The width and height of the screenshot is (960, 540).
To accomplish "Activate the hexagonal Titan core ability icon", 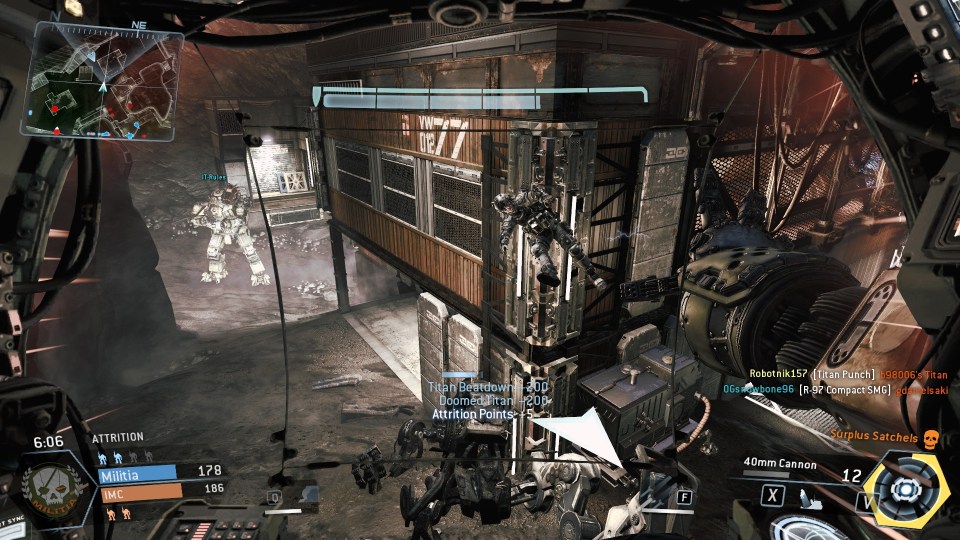I will [907, 489].
